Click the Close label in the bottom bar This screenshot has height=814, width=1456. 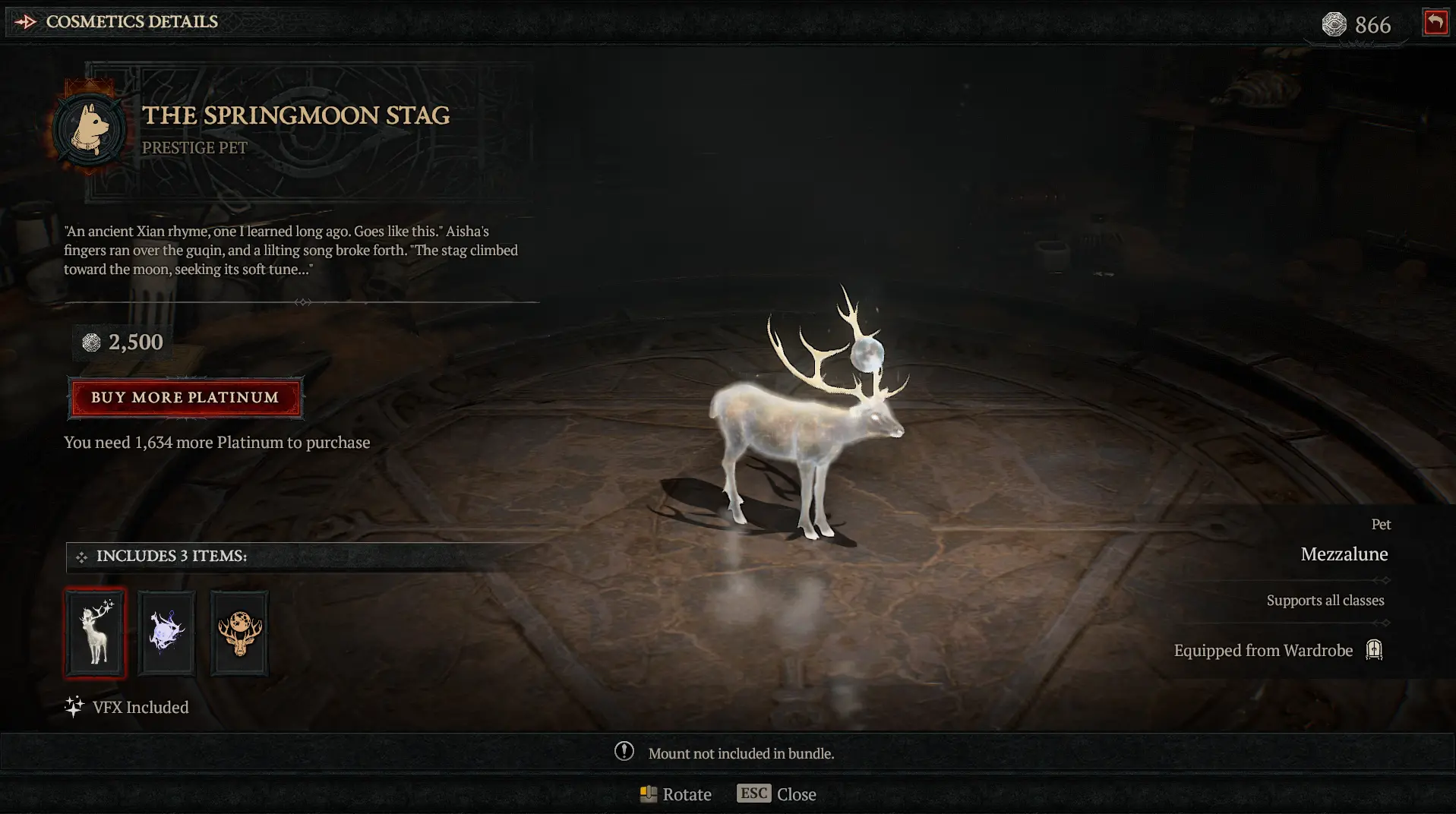pyautogui.click(x=795, y=794)
